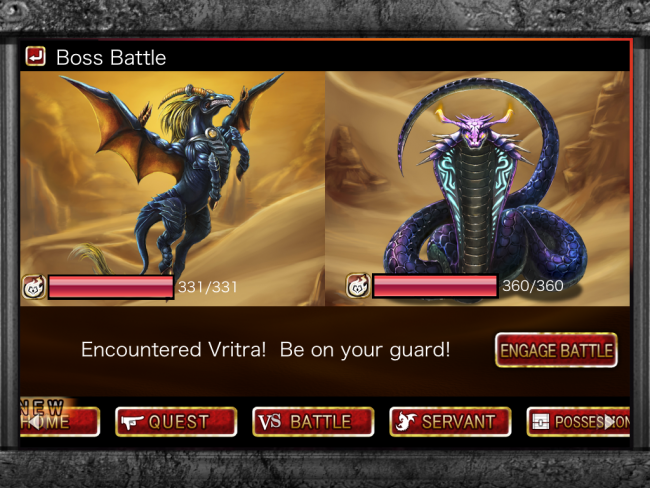
Task: Open the Home menu
Action: (x=60, y=422)
